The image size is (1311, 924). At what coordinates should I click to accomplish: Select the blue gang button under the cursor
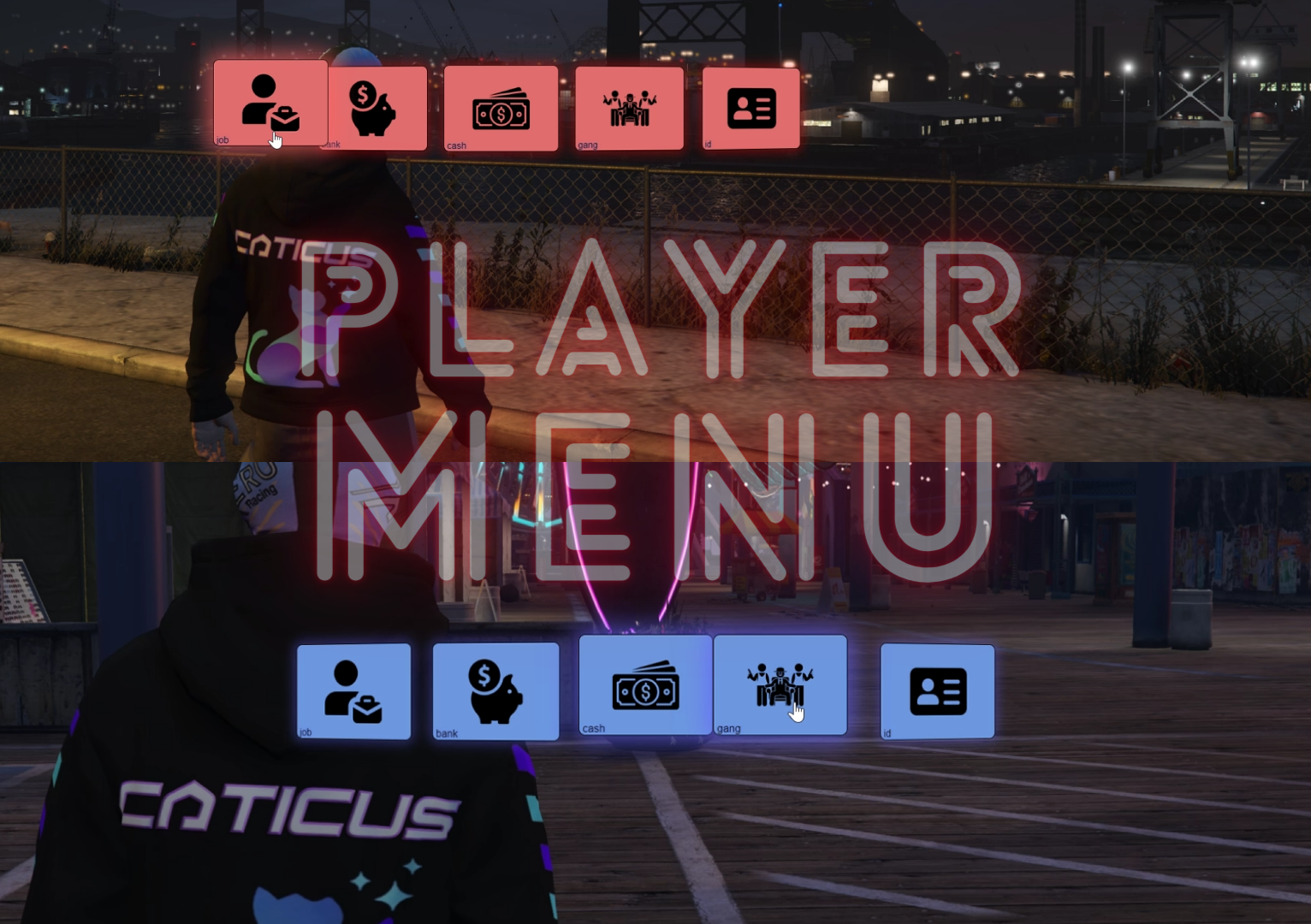(x=780, y=684)
